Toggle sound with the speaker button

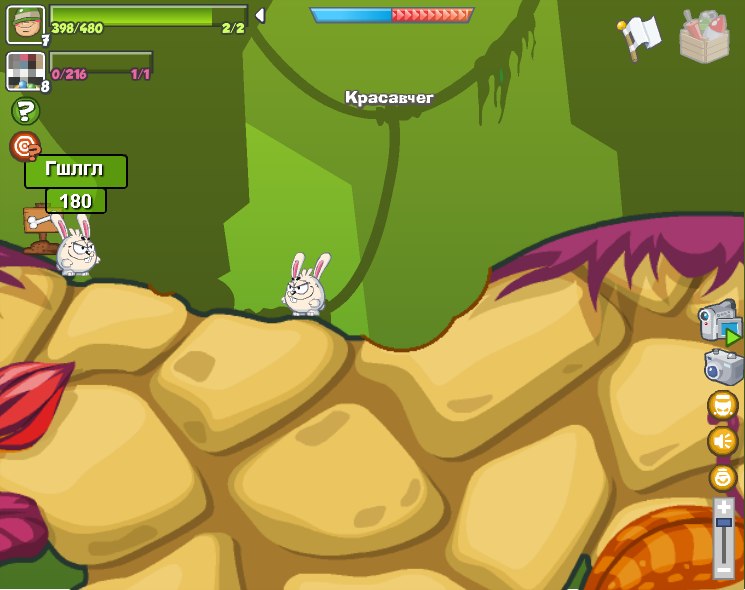tap(722, 441)
